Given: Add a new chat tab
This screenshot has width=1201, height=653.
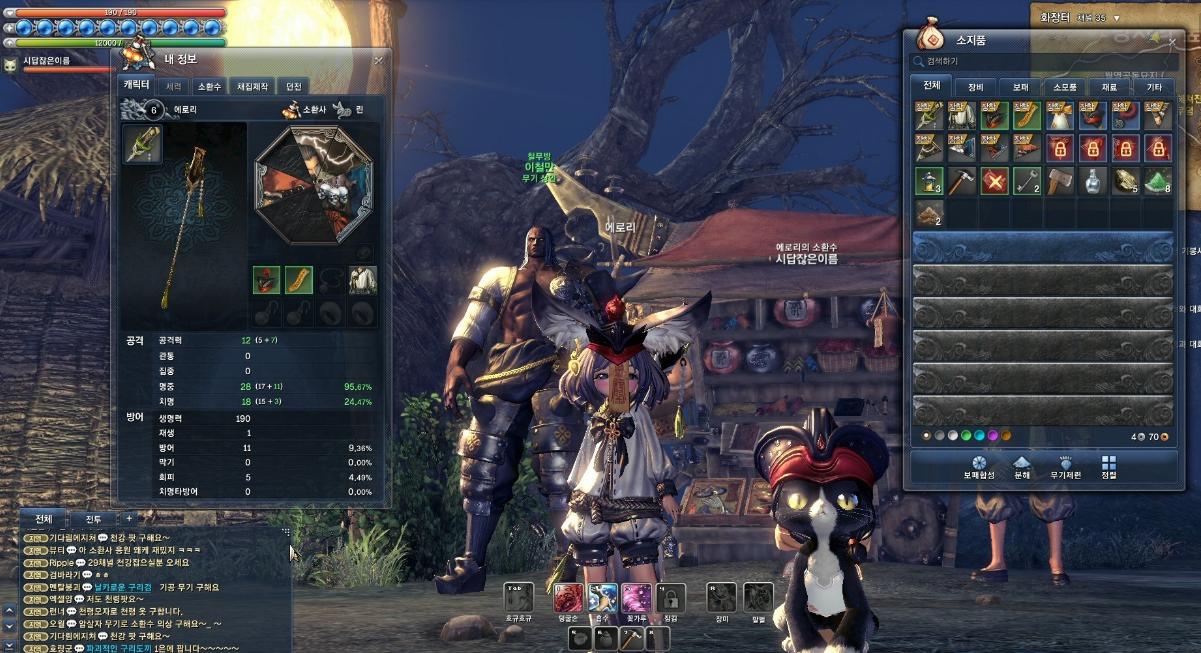Looking at the screenshot, I should click(x=128, y=519).
